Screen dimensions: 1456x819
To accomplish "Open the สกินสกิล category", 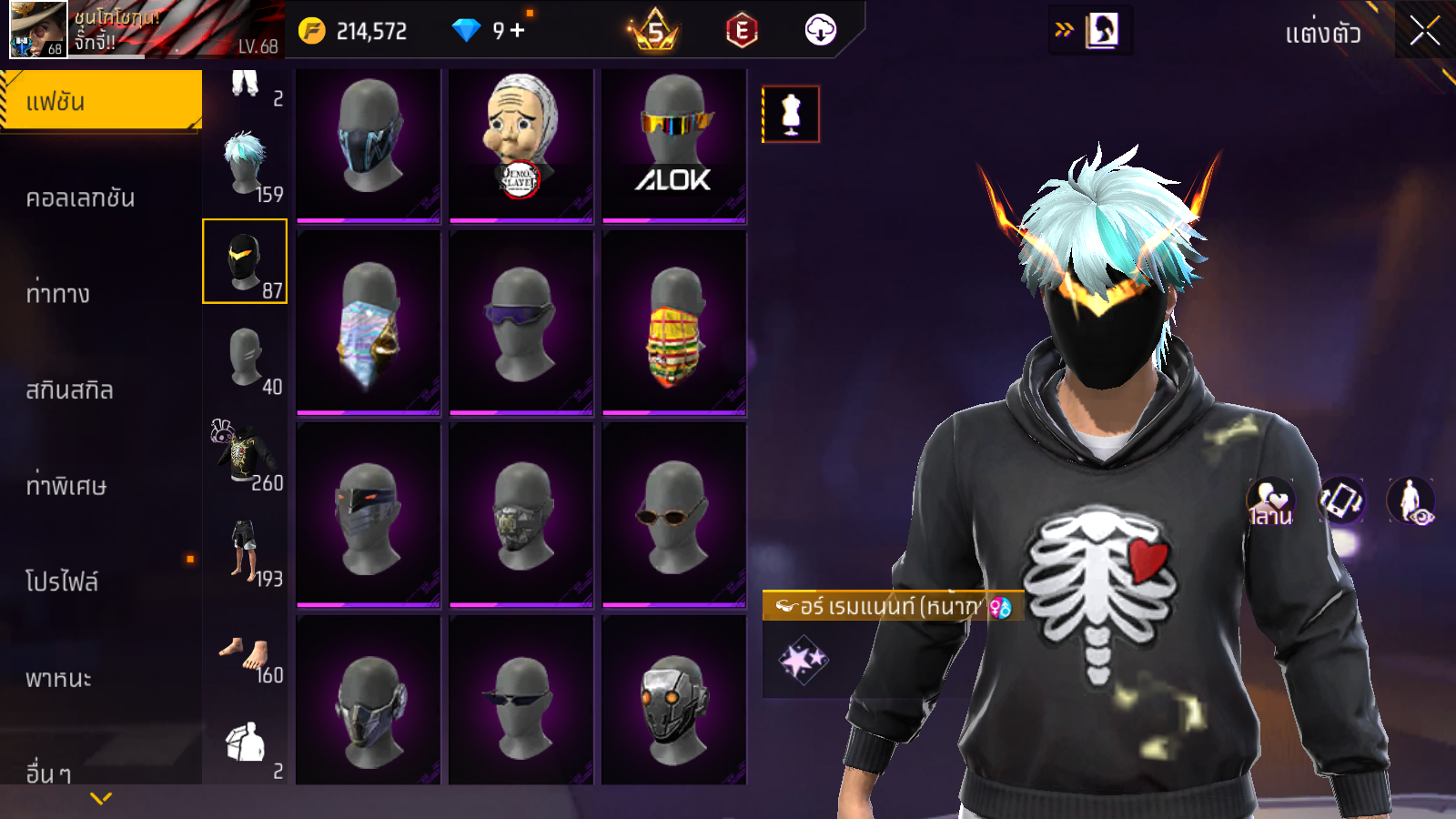I will pos(69,389).
